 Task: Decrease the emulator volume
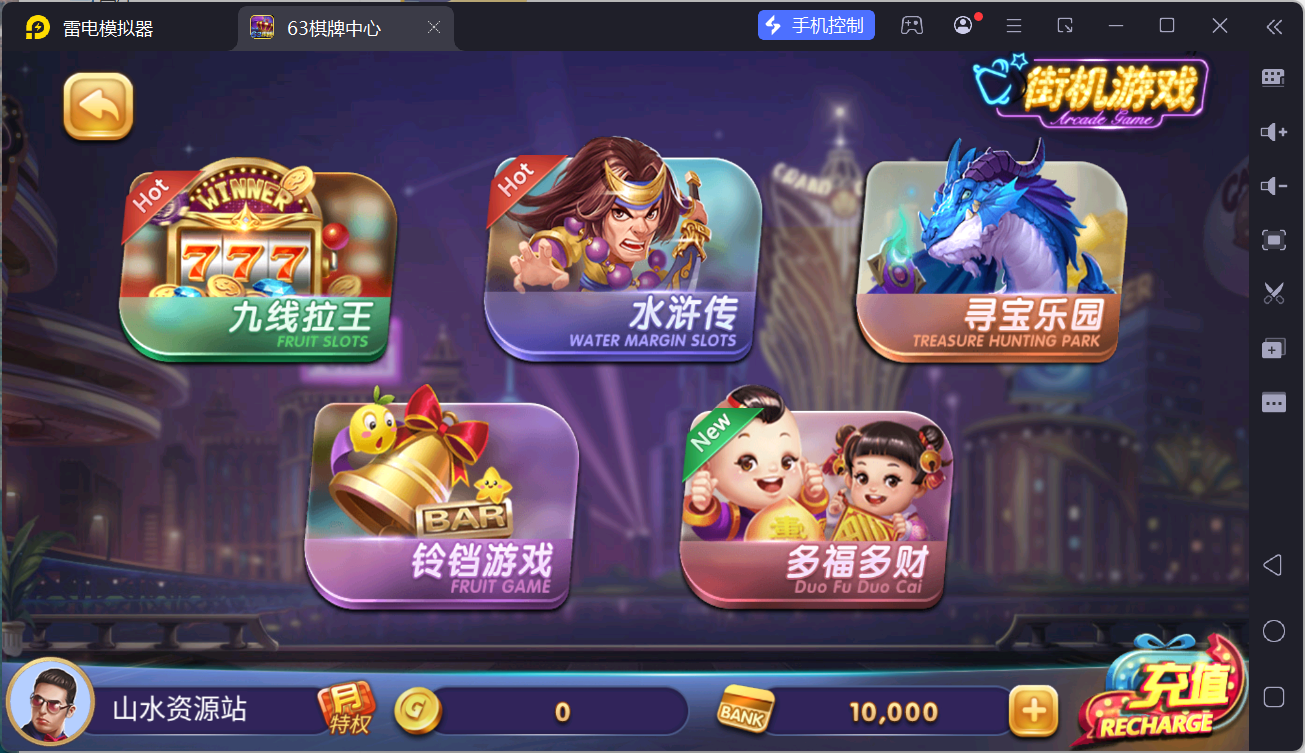[x=1273, y=185]
